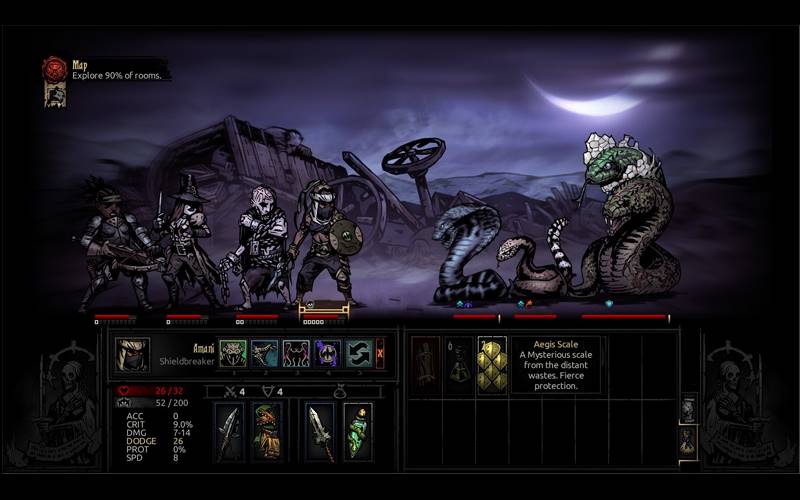
Task: Switch to the upper side tab by inventory
Action: tap(689, 409)
